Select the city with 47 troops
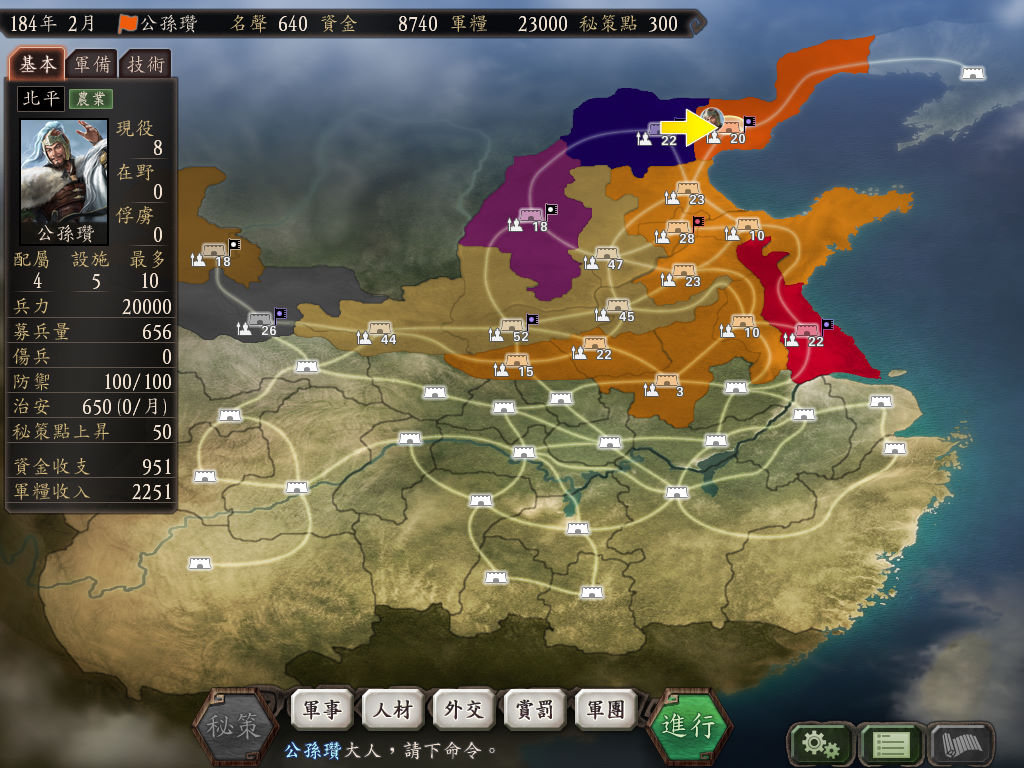The image size is (1024, 768). point(606,255)
